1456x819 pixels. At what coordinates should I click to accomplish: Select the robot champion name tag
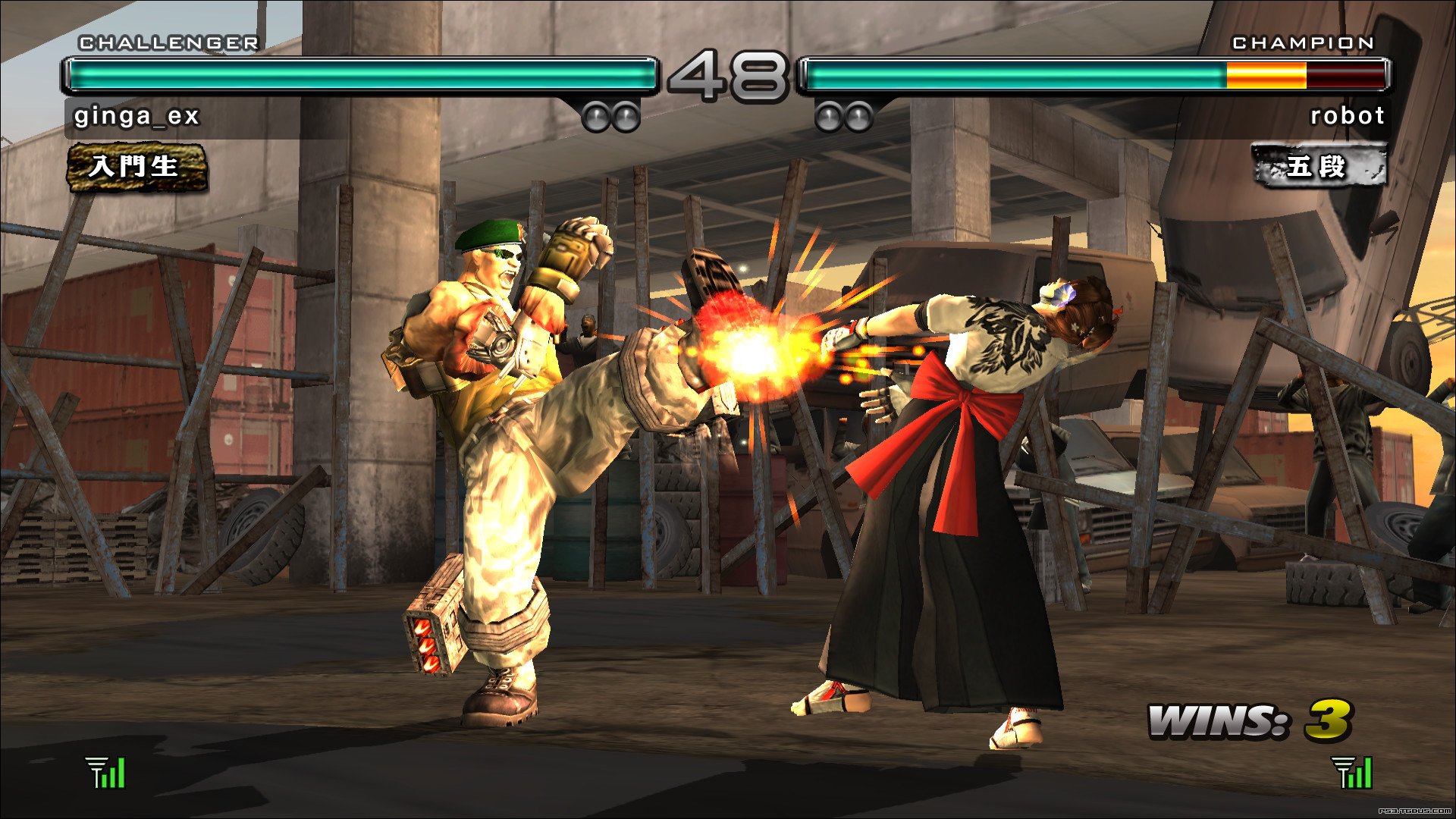[1347, 116]
